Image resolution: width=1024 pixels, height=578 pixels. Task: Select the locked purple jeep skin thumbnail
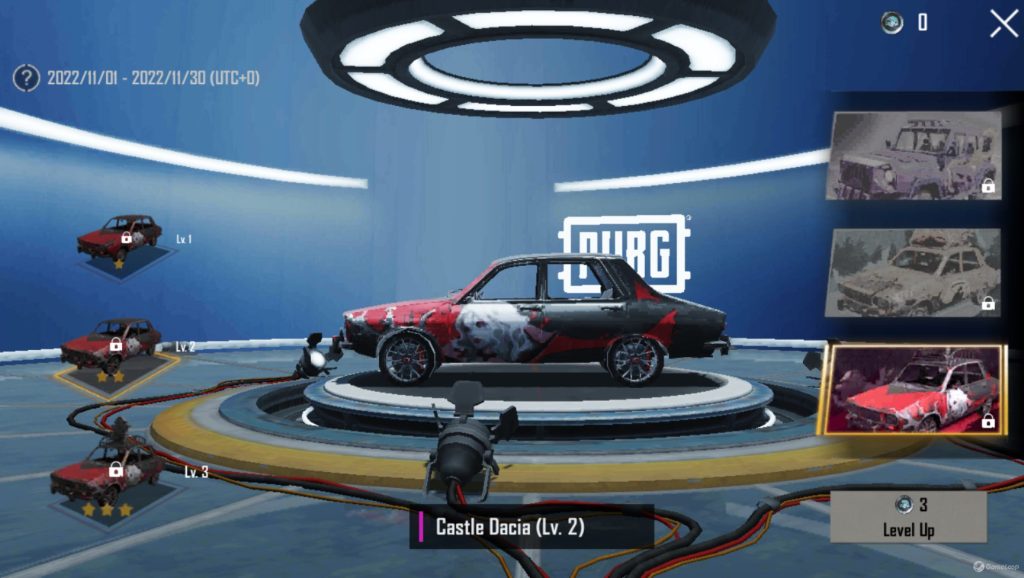point(913,155)
